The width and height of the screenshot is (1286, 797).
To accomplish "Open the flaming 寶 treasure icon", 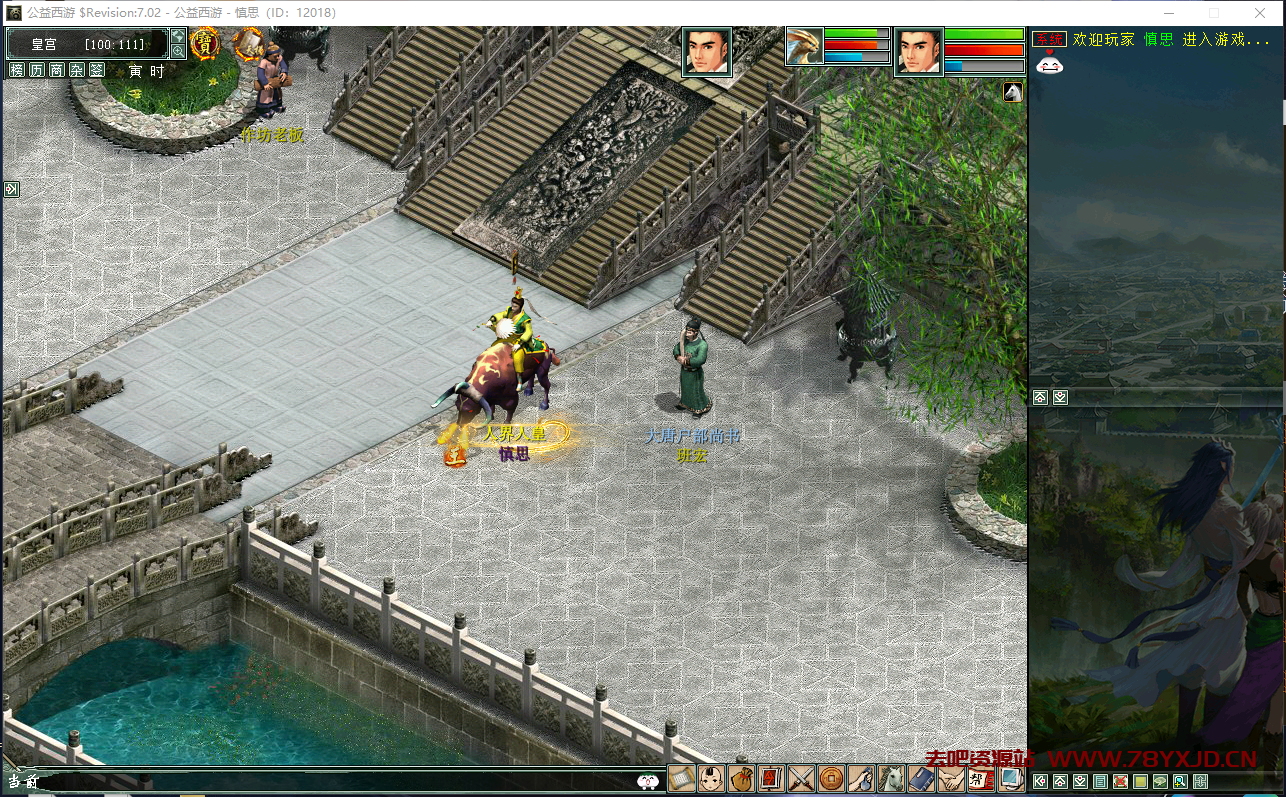I will pyautogui.click(x=205, y=43).
